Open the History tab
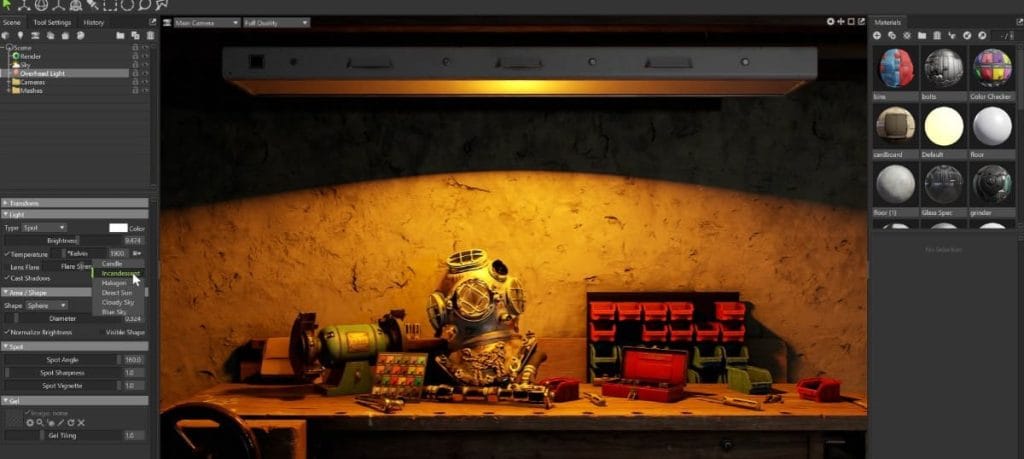1024x459 pixels. click(x=93, y=22)
